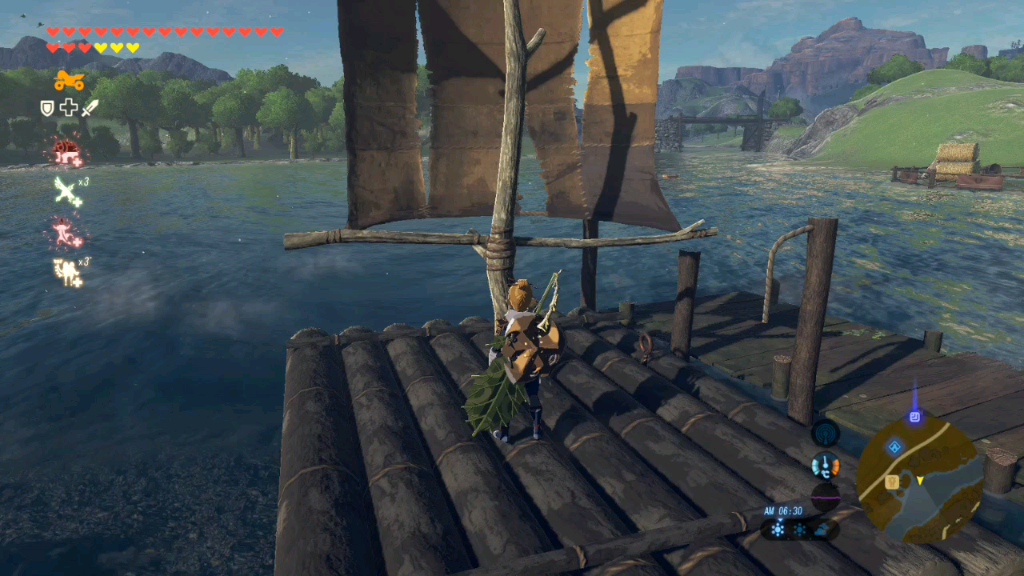Select the white cross icon between shield and sword

(x=68, y=108)
